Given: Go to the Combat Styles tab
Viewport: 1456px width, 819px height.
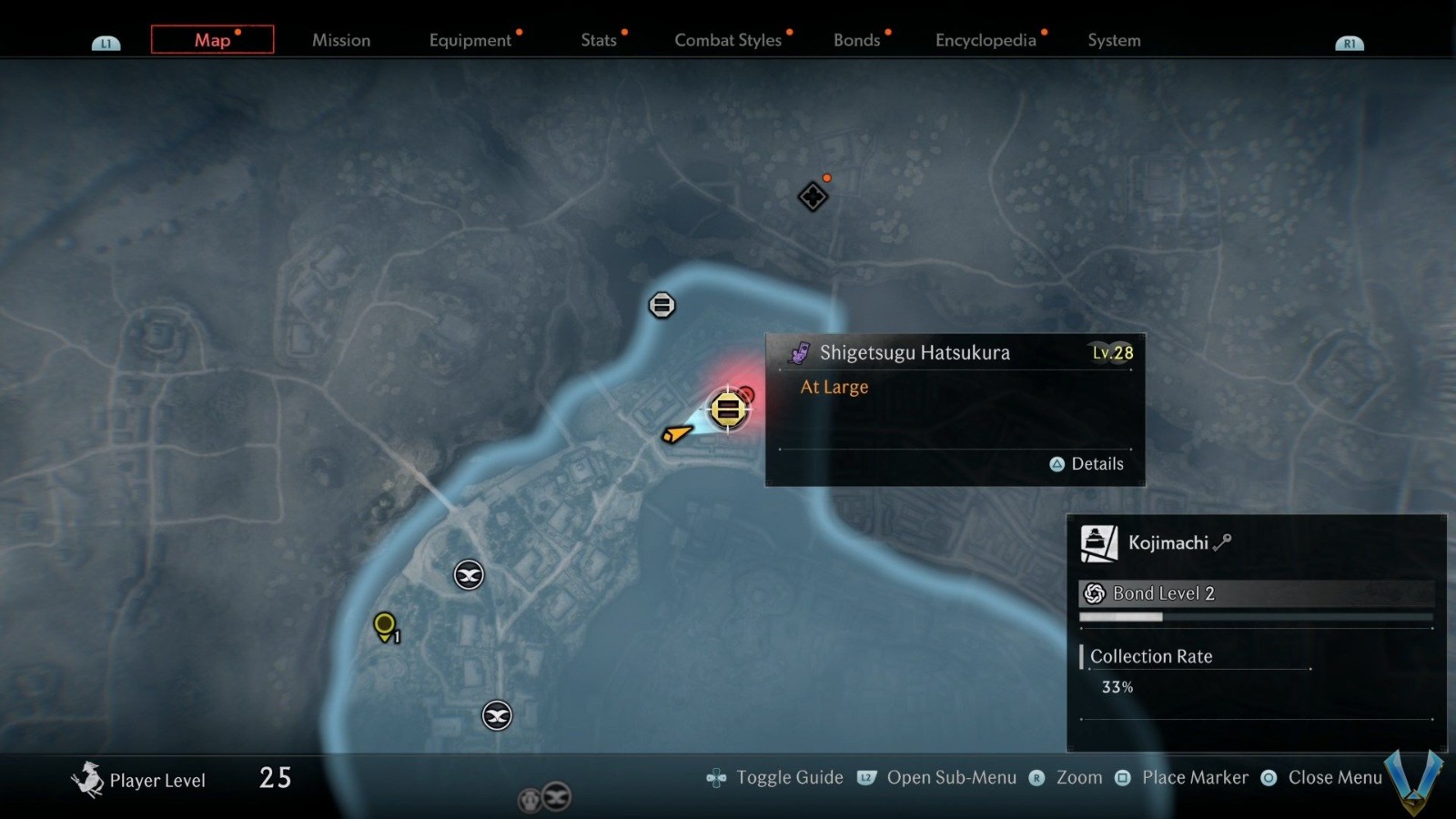Looking at the screenshot, I should click(728, 40).
